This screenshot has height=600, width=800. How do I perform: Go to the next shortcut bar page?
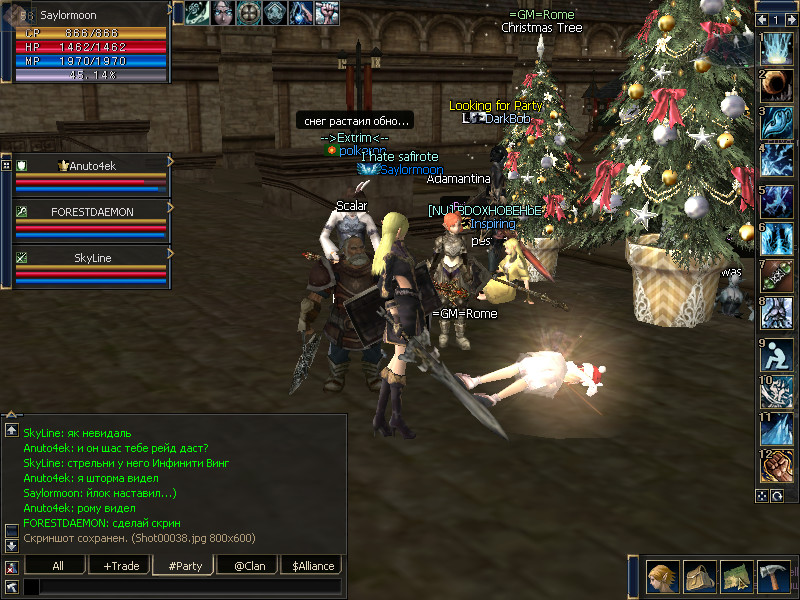pos(789,19)
